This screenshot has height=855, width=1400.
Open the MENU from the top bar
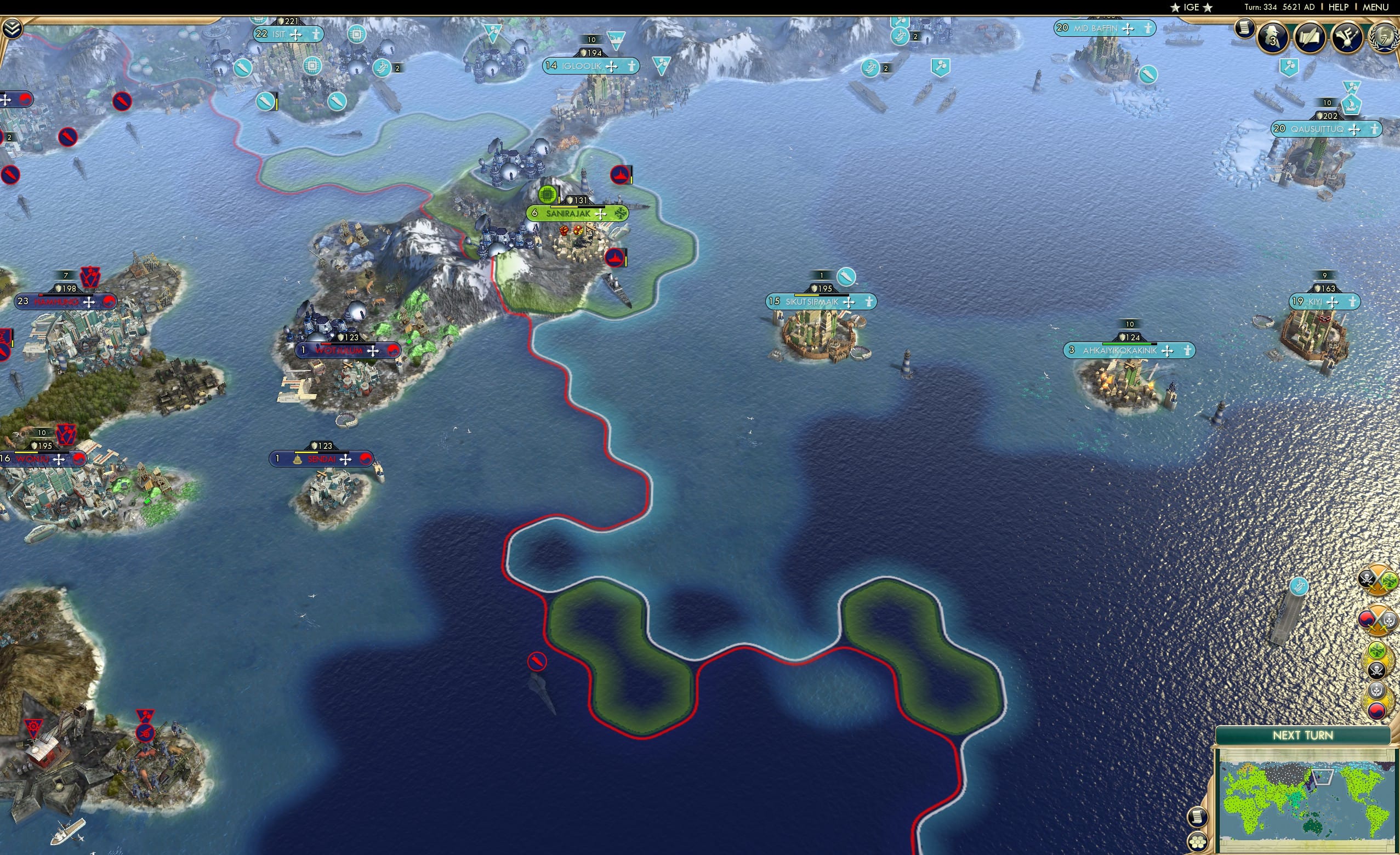1375,7
